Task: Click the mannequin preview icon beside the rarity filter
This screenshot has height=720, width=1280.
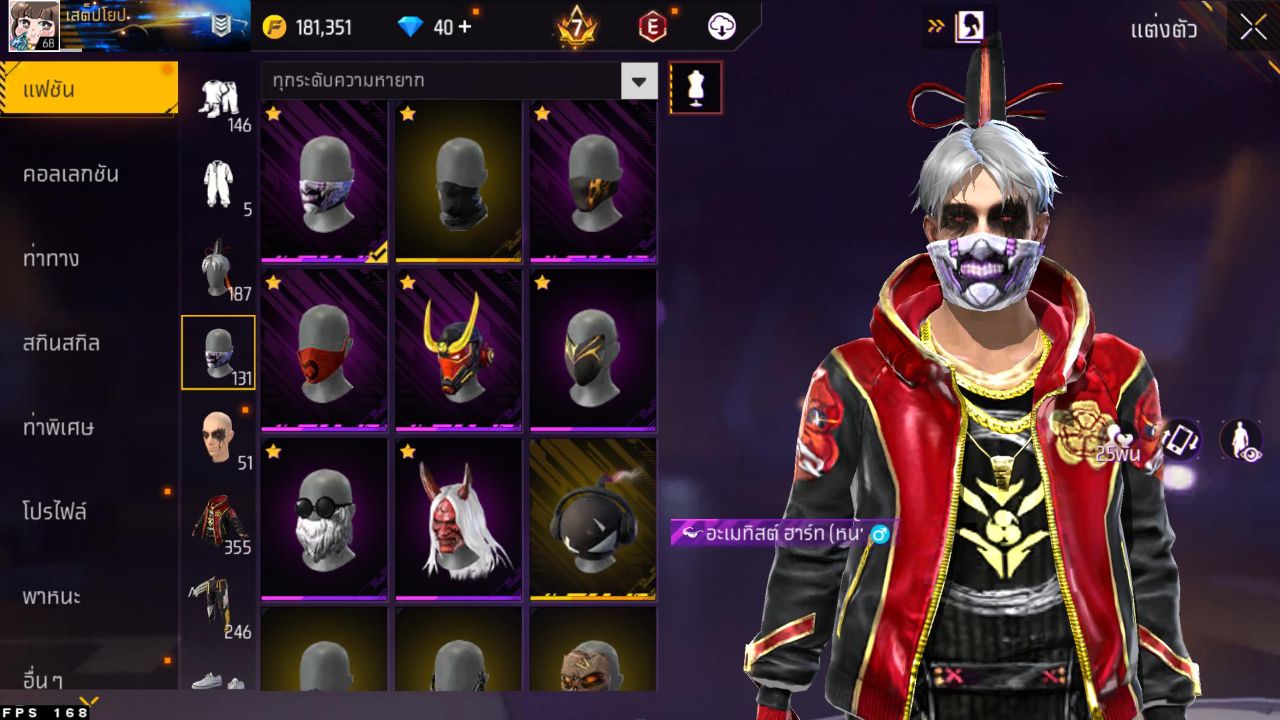Action: (695, 87)
